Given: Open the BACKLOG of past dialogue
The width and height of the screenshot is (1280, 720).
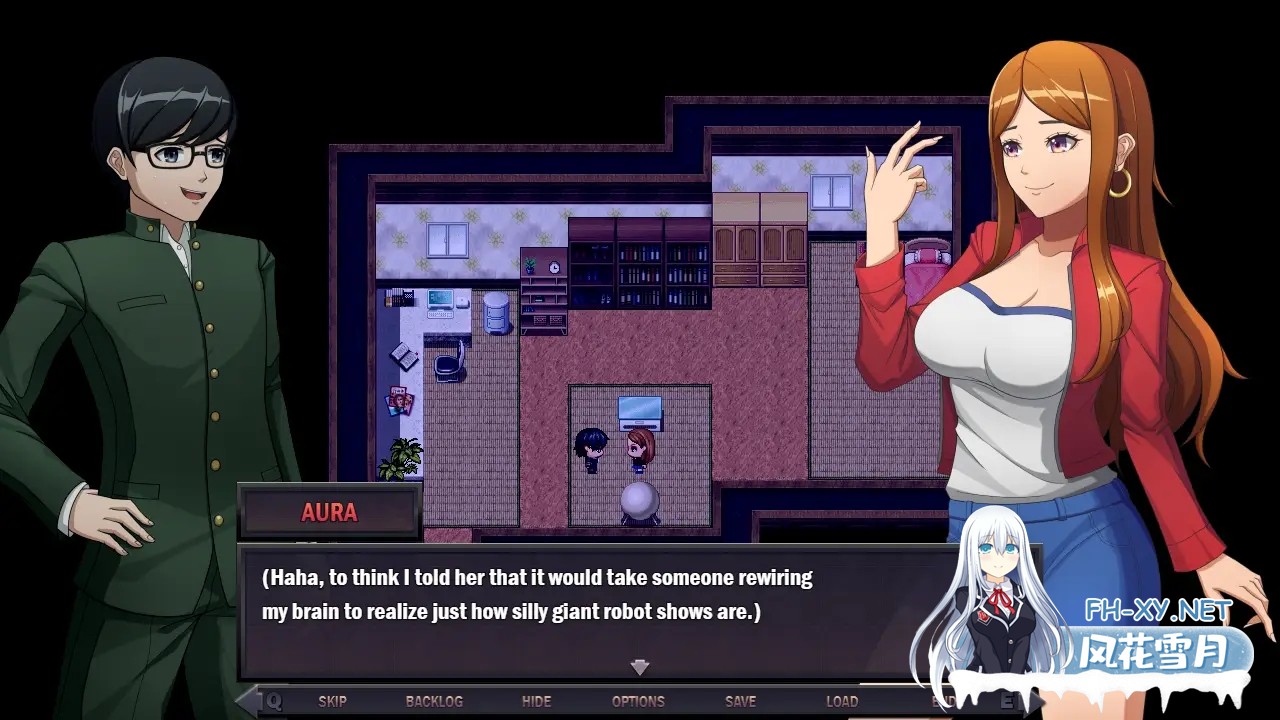Looking at the screenshot, I should (434, 701).
